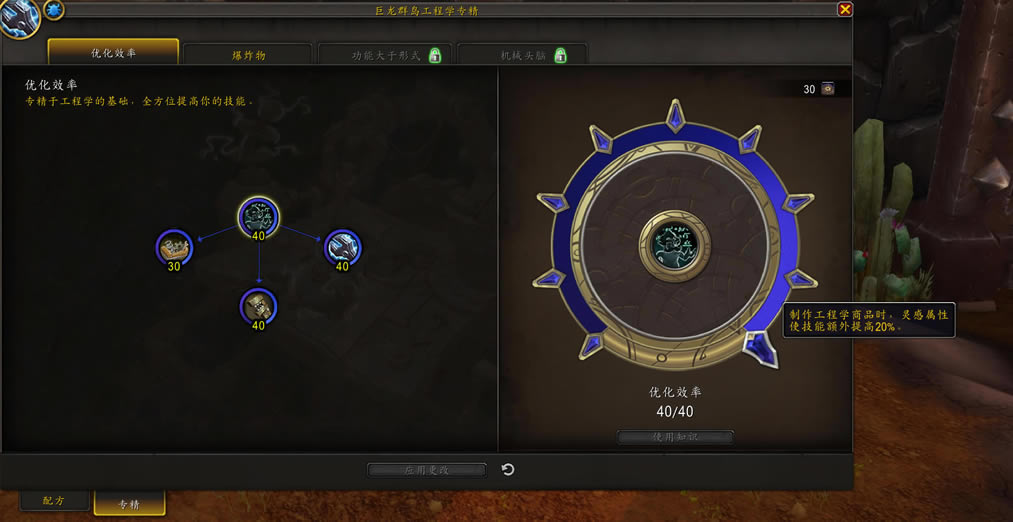
Task: Pick the electrified wrench specialization node
Action: [x=342, y=247]
